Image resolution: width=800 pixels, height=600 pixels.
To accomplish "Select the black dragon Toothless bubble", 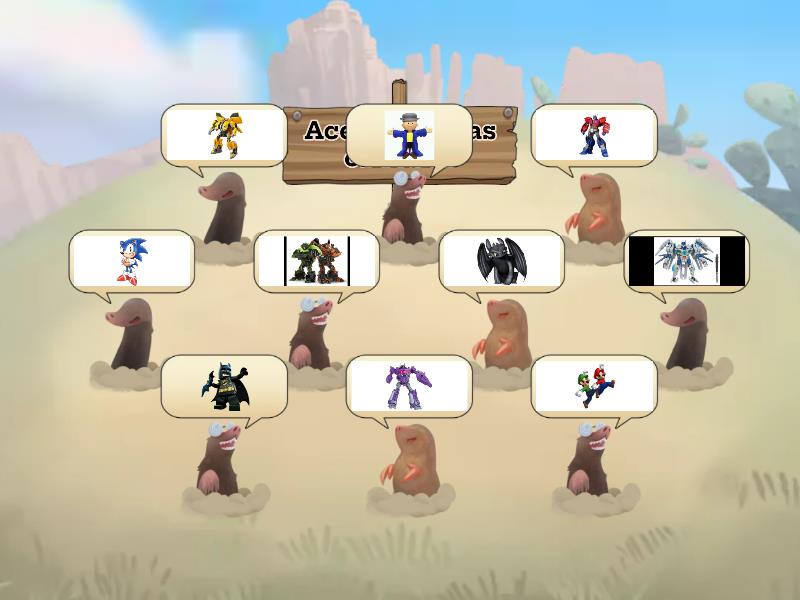I will coord(501,261).
